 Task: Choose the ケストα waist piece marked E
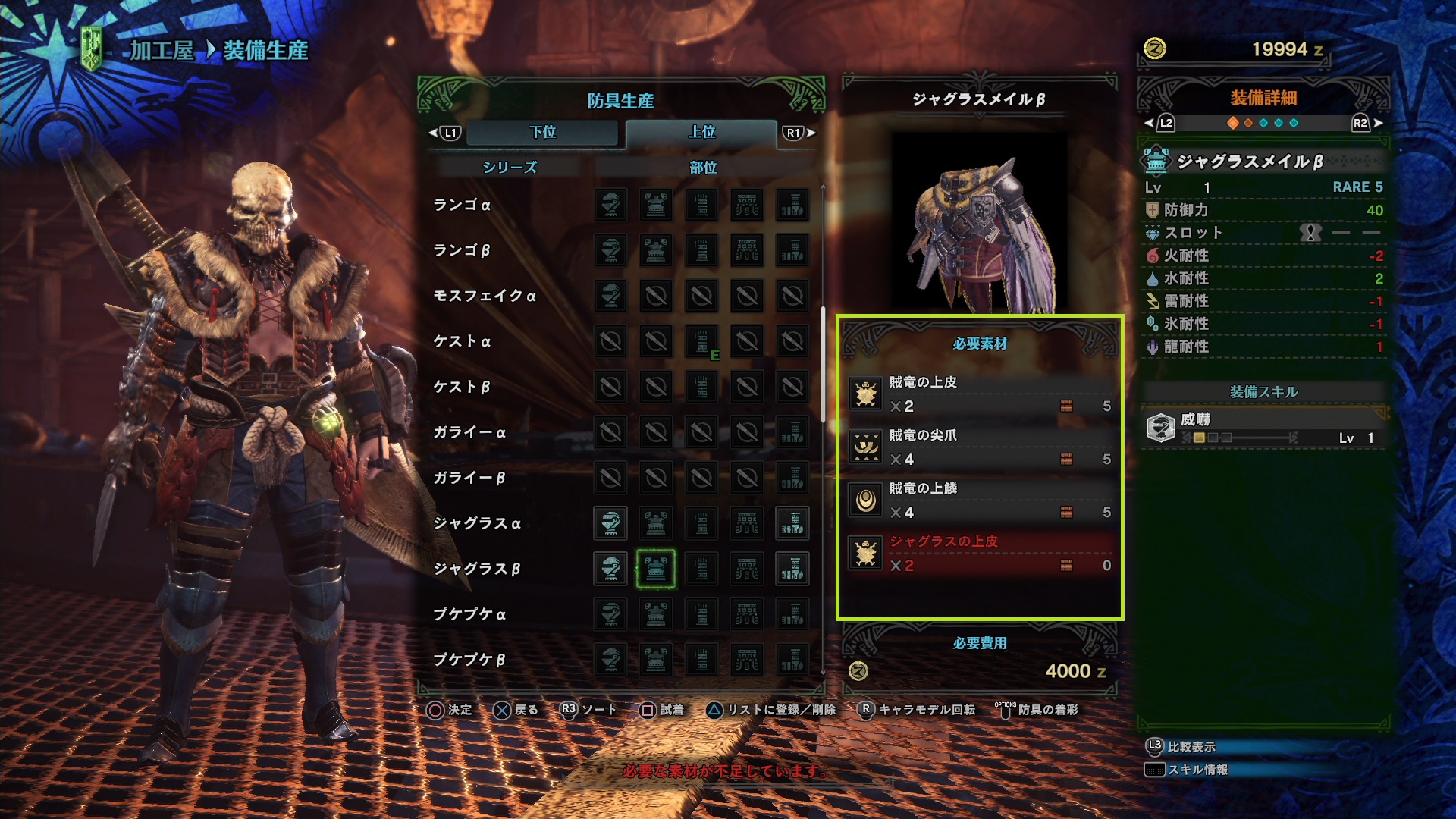(701, 341)
